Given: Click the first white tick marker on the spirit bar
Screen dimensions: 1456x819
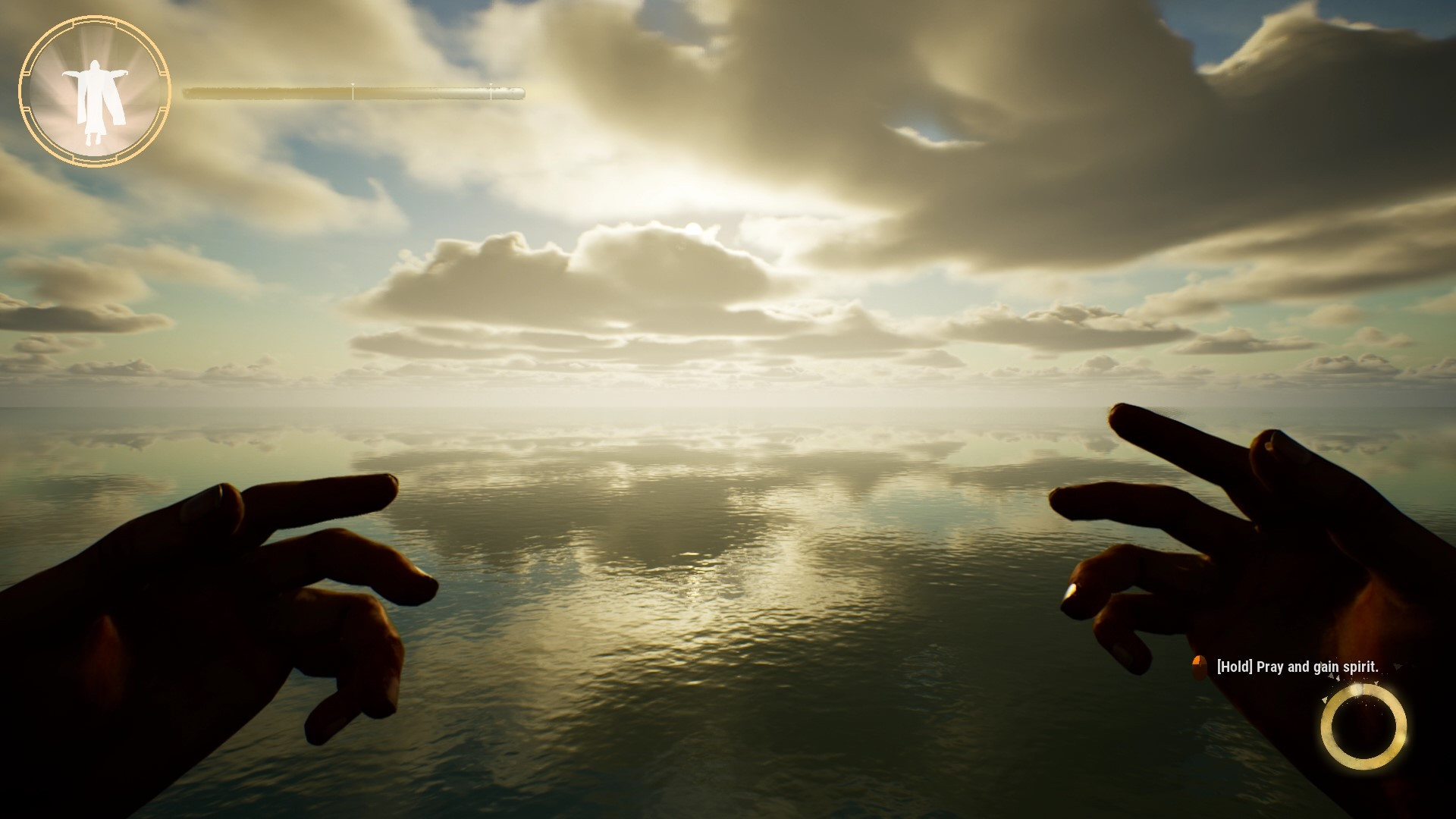Looking at the screenshot, I should (353, 91).
